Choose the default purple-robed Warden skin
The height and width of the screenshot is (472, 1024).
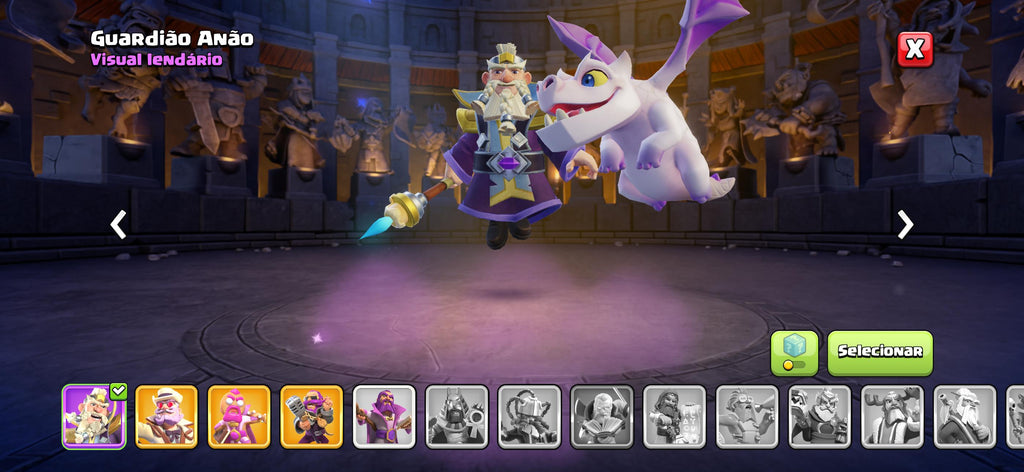[384, 416]
